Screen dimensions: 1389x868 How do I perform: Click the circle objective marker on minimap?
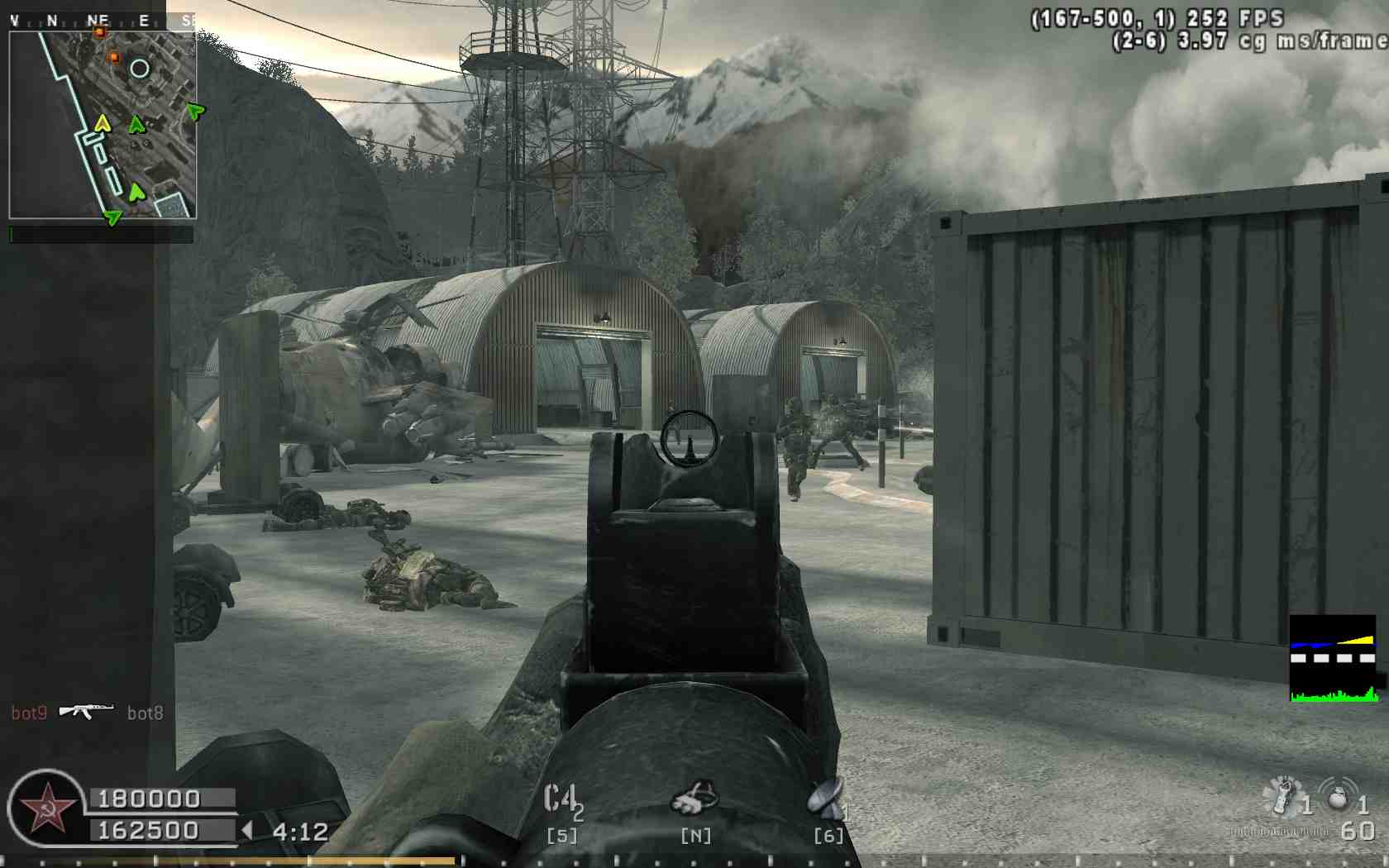pyautogui.click(x=140, y=69)
